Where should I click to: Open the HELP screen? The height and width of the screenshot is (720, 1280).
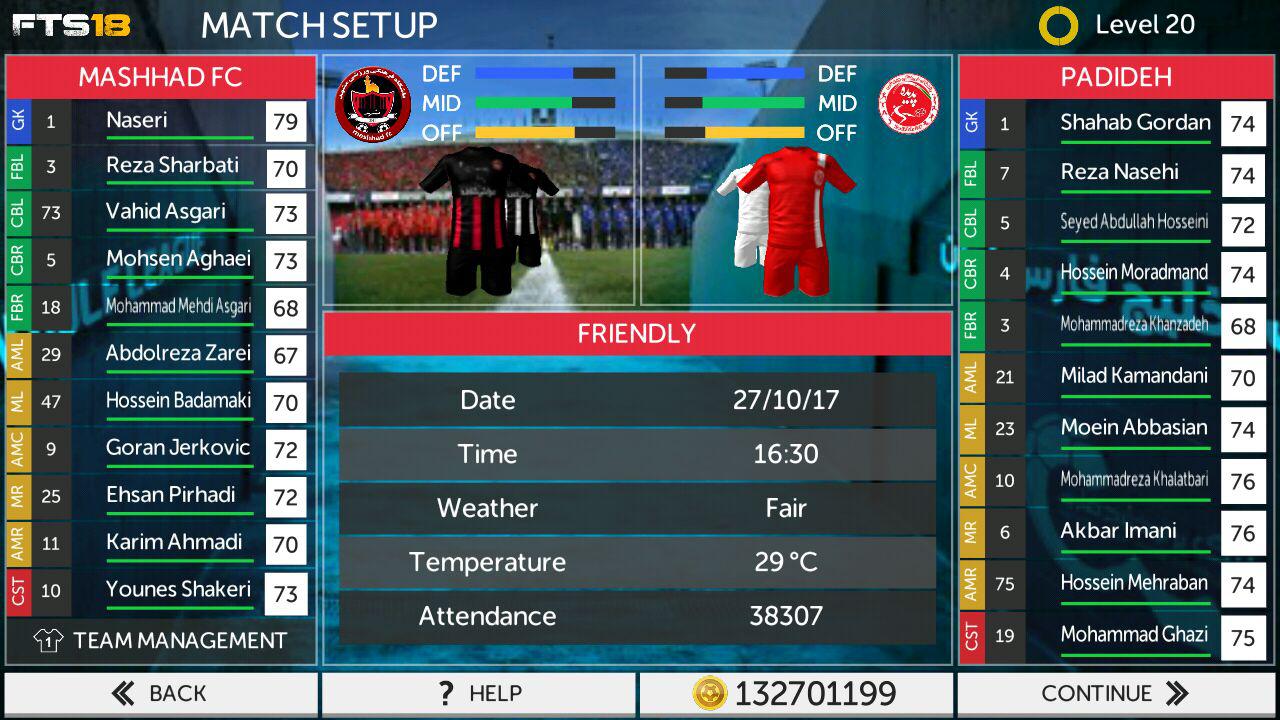(478, 693)
